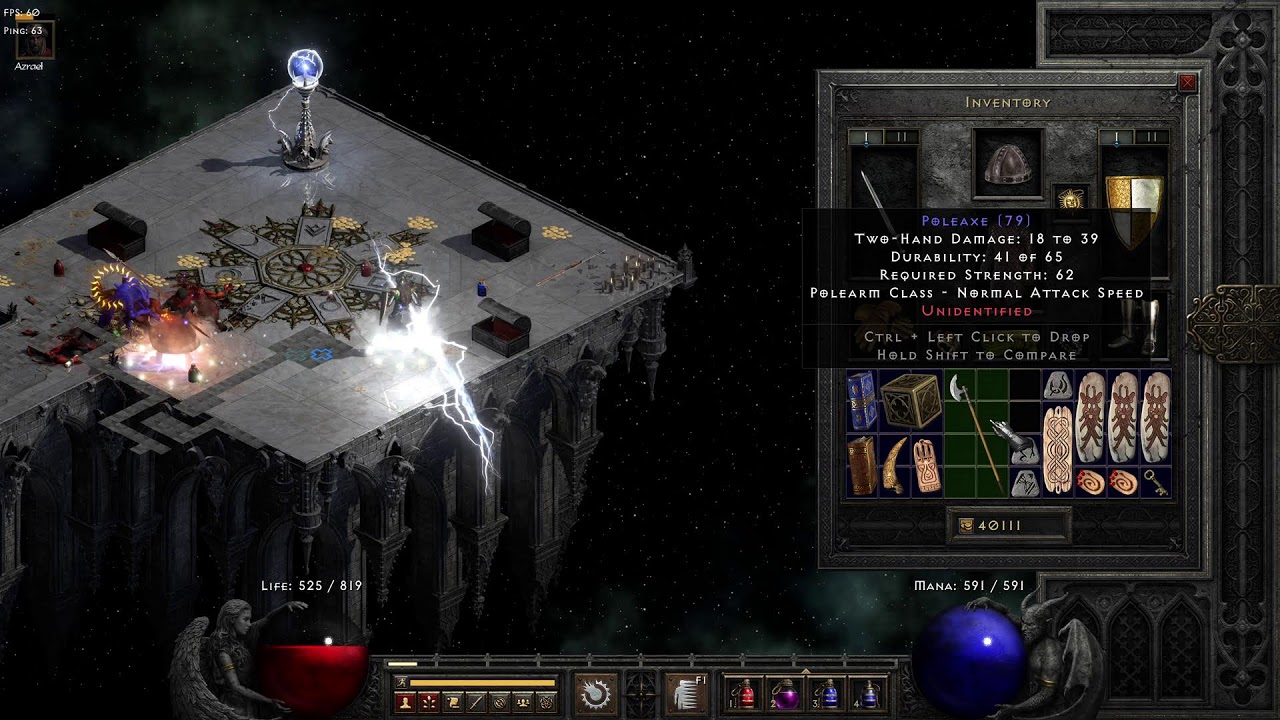Use the red healing potion in belt slot 1
The image size is (1280, 720).
click(744, 693)
